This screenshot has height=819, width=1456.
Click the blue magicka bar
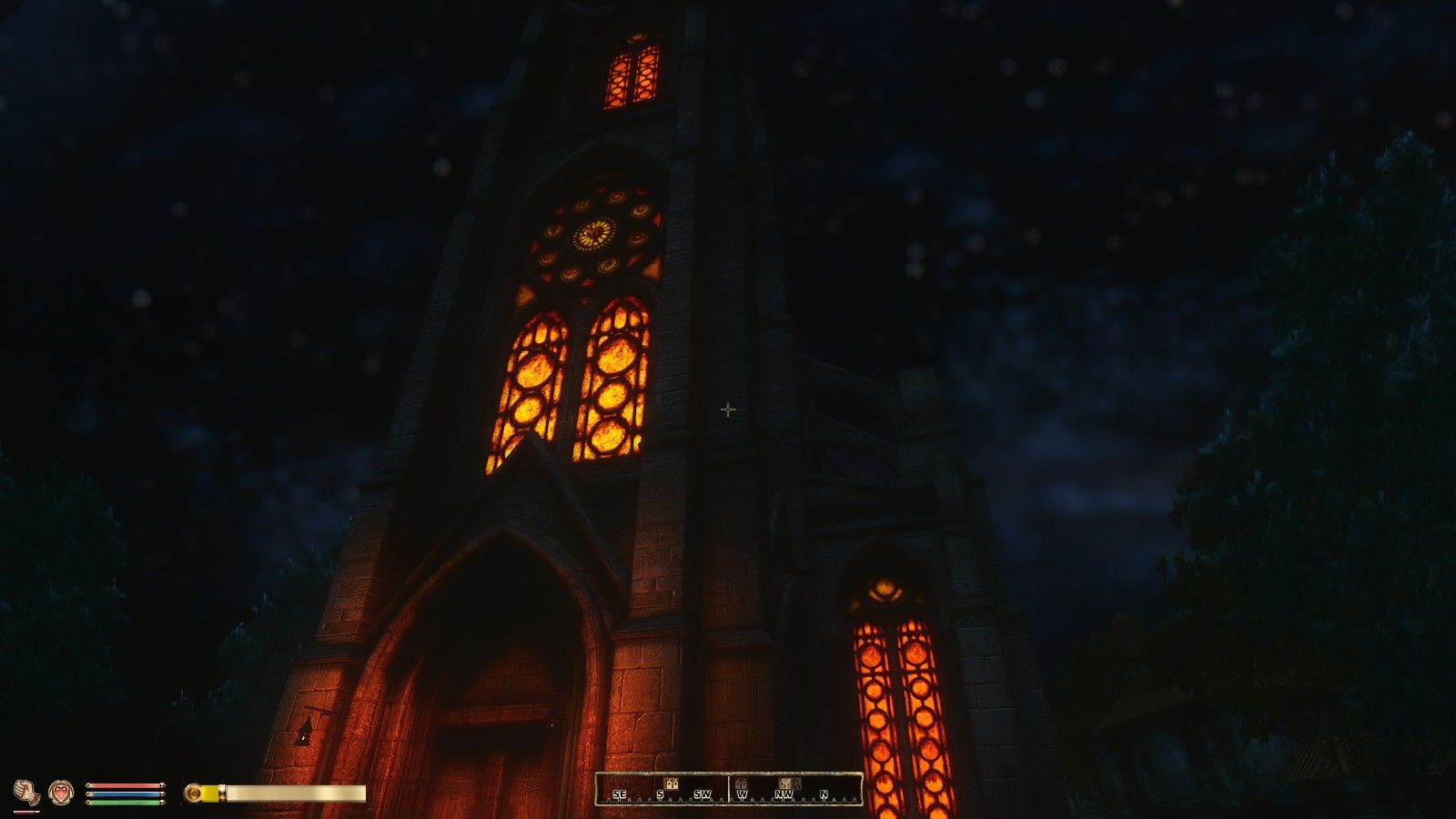125,794
